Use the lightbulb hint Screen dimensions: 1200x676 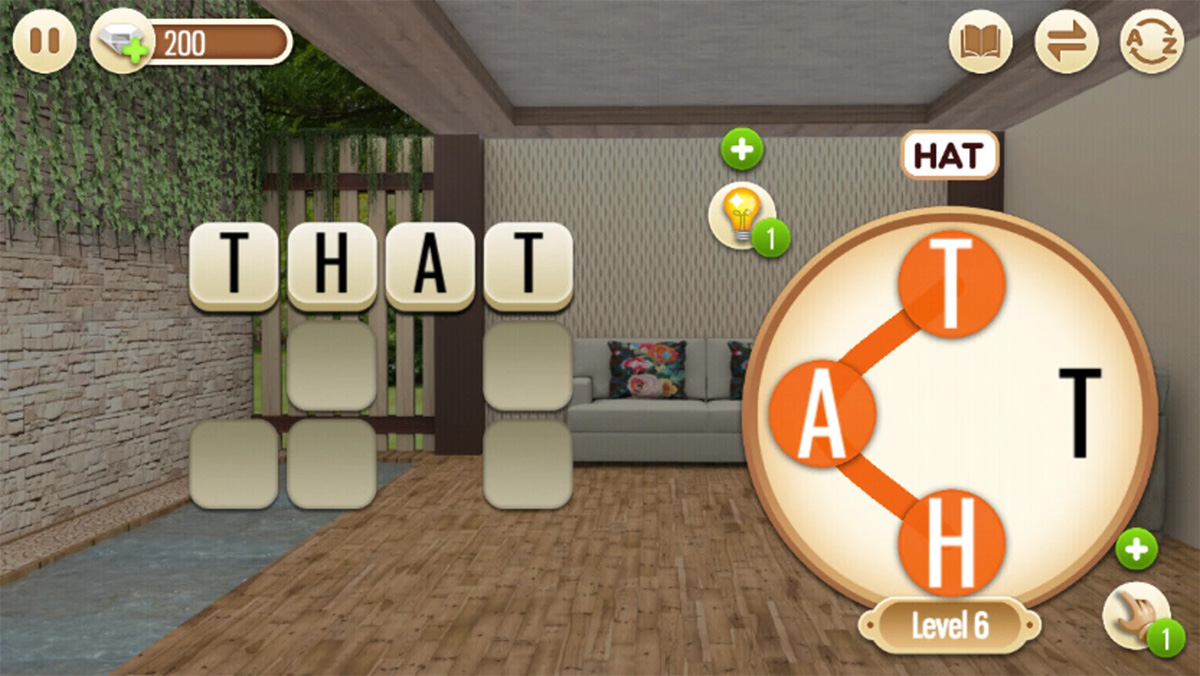(741, 214)
